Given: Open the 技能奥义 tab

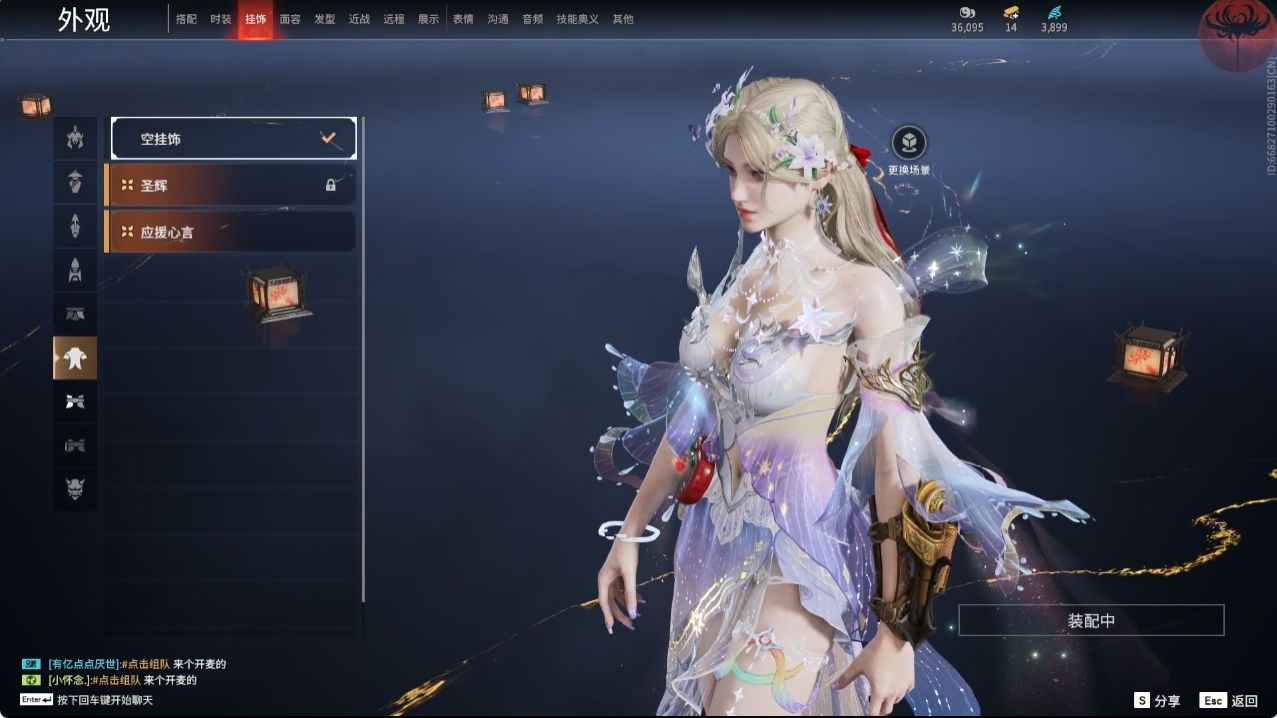Looking at the screenshot, I should [x=577, y=19].
